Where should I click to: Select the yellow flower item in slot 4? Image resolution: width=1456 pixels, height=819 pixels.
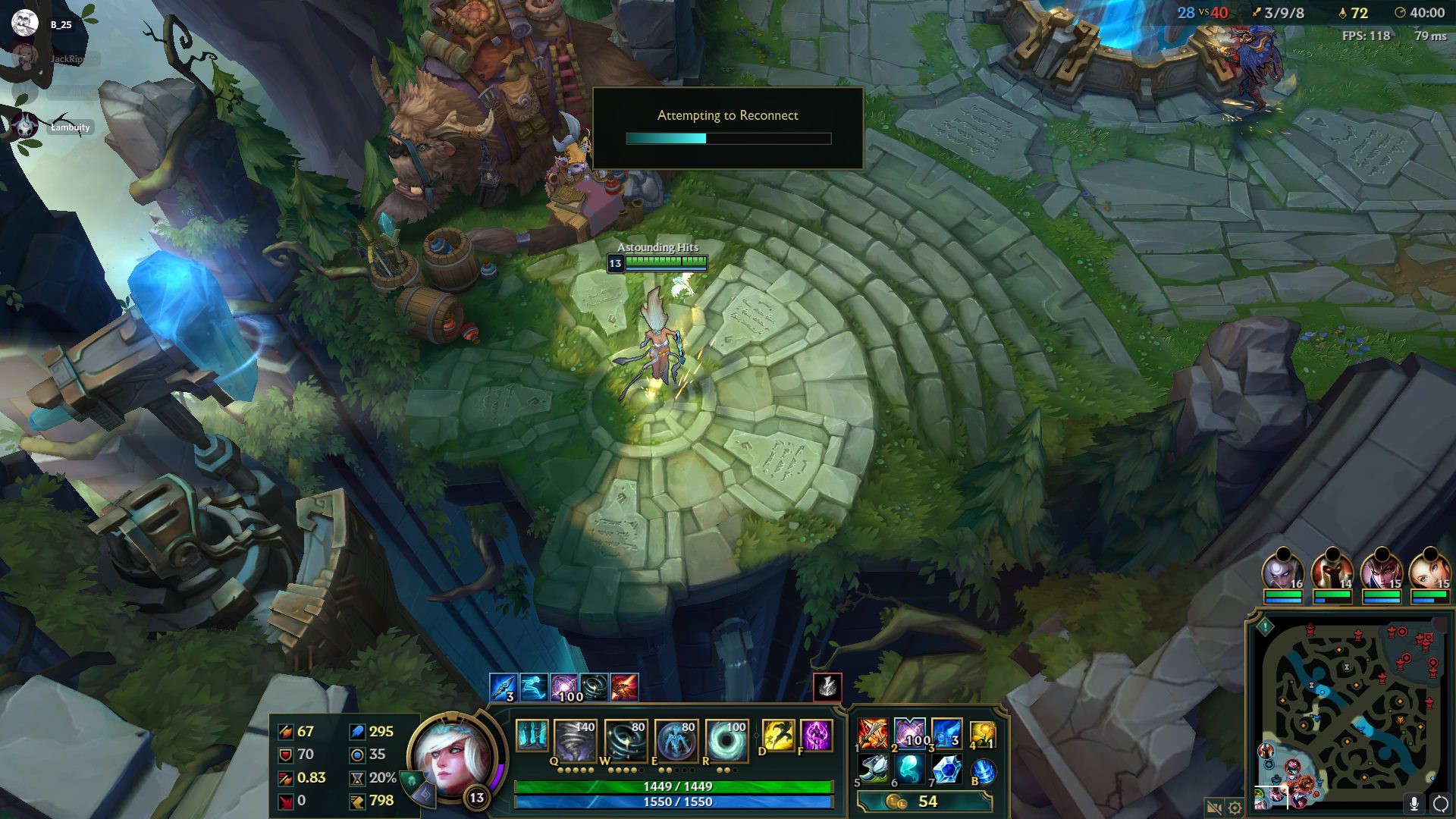[982, 733]
